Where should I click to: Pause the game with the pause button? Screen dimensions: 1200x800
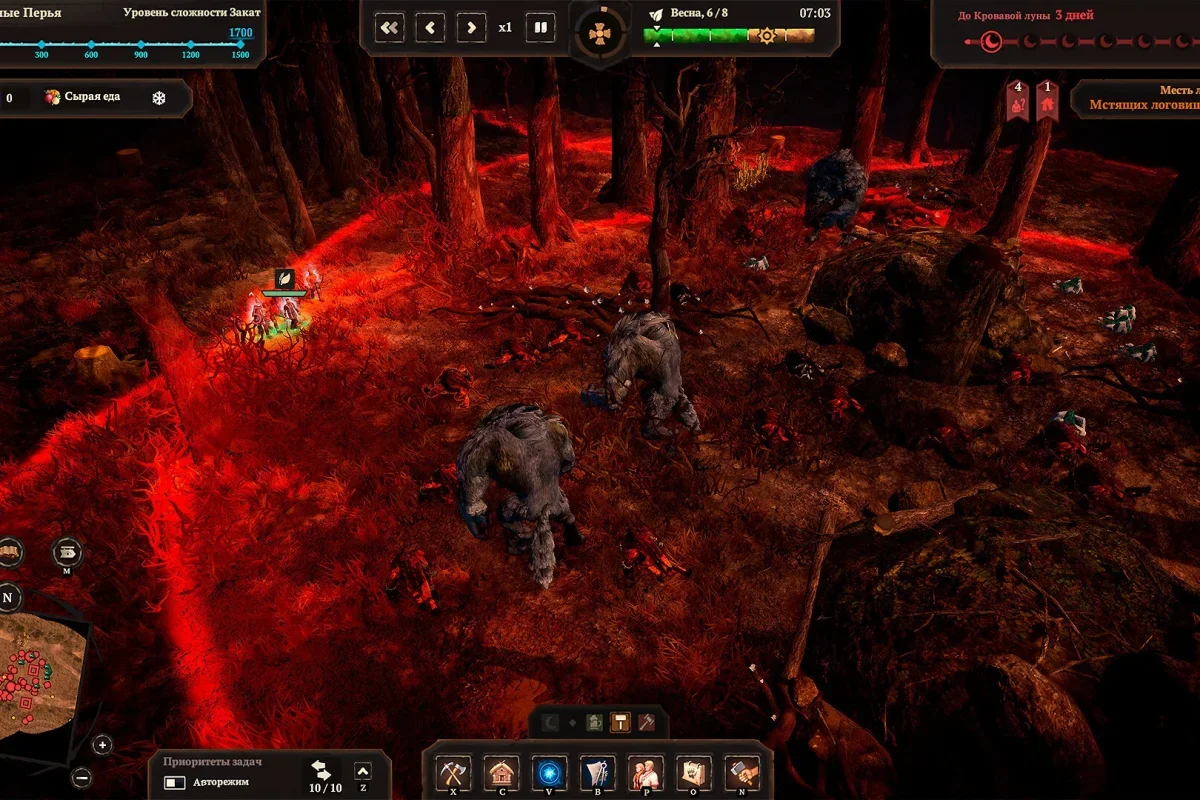(541, 27)
